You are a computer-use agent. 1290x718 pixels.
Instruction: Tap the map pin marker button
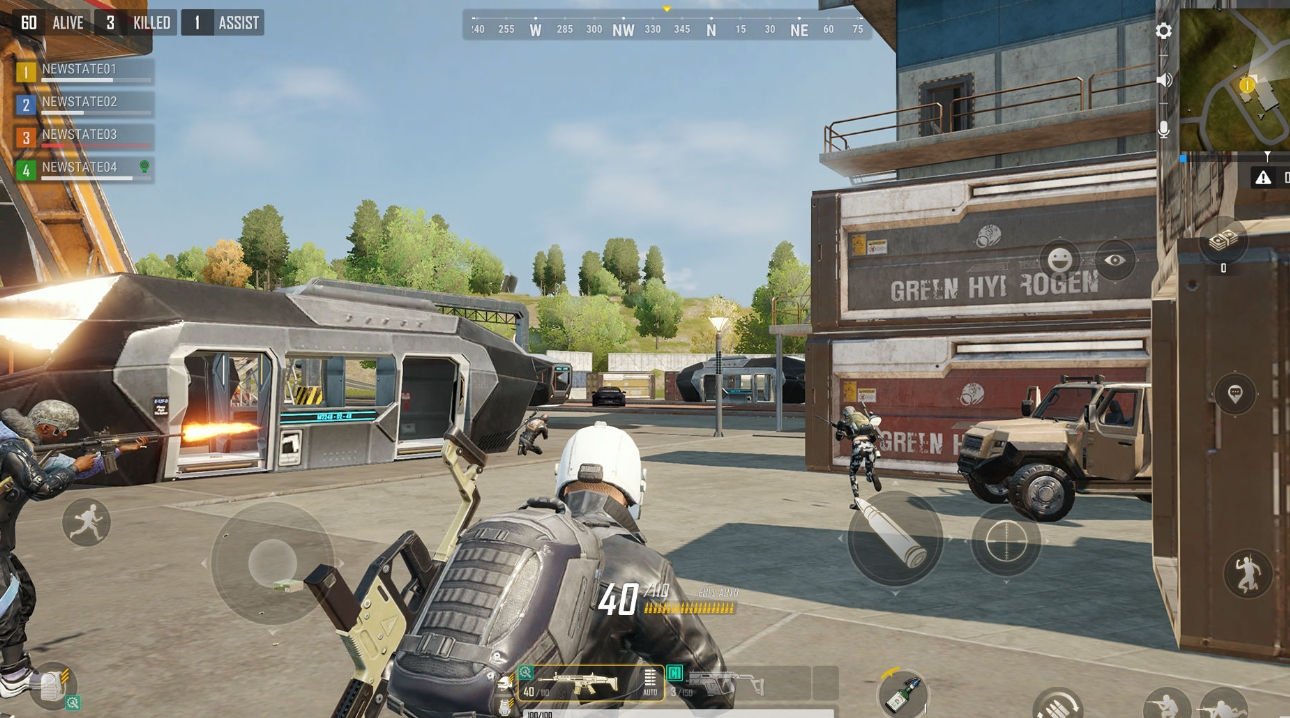1235,394
